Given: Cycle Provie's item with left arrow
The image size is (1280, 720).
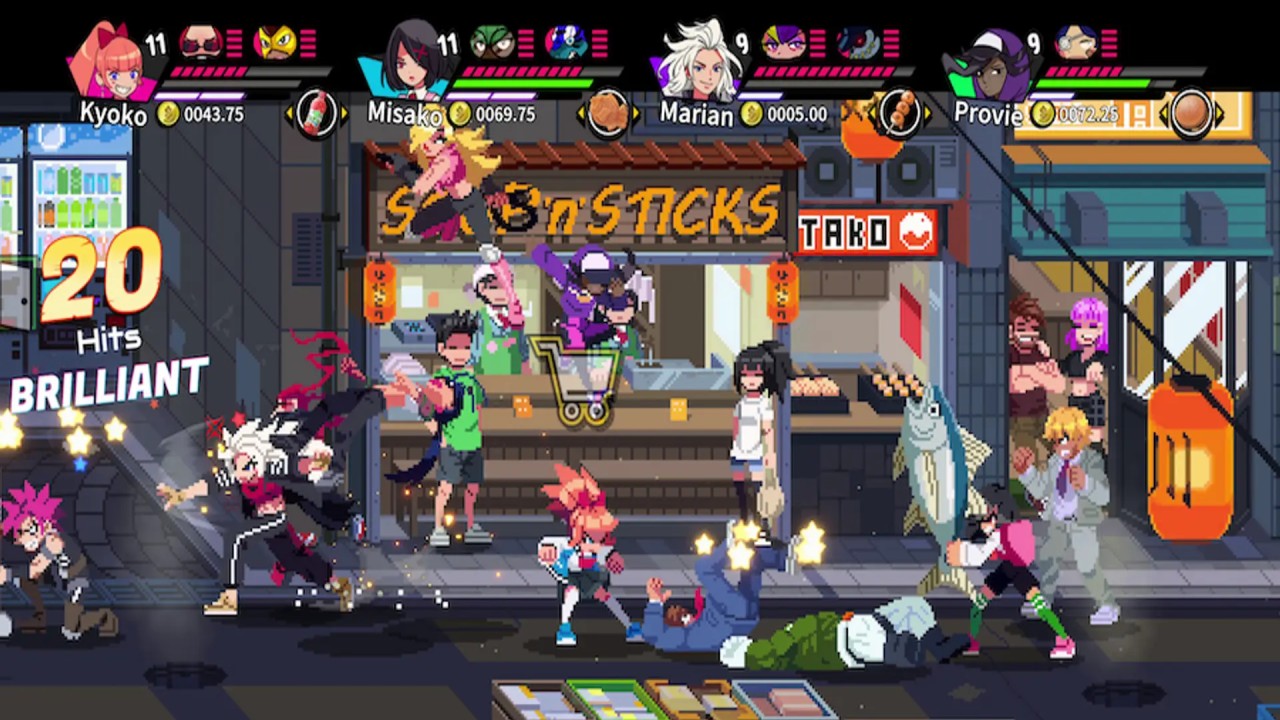Looking at the screenshot, I should [x=1163, y=114].
